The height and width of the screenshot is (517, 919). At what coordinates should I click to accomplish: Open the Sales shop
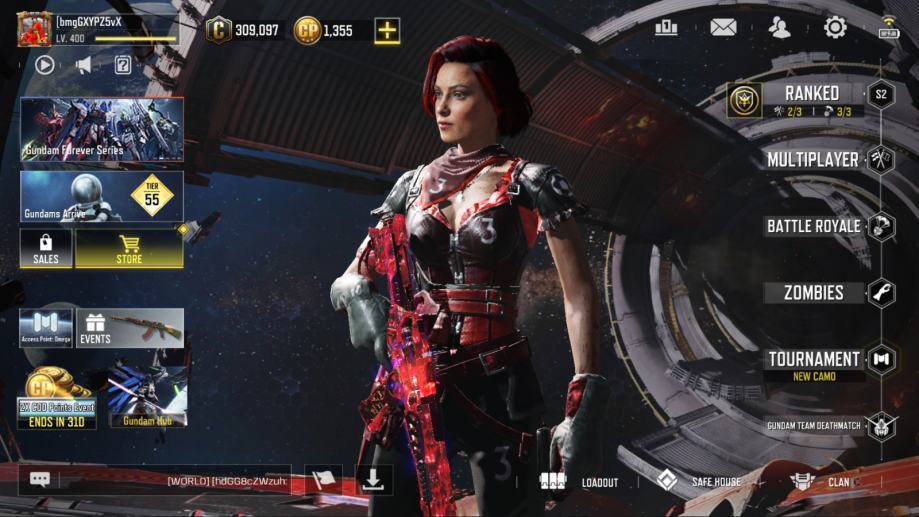(x=46, y=249)
